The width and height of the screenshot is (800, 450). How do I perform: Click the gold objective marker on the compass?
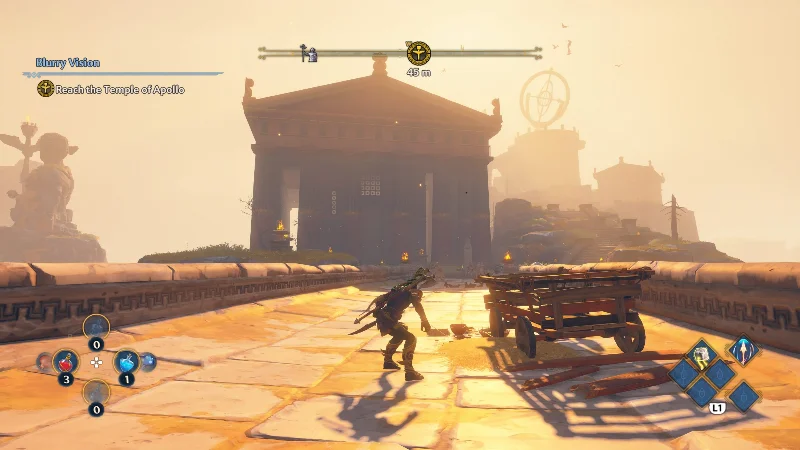(419, 52)
